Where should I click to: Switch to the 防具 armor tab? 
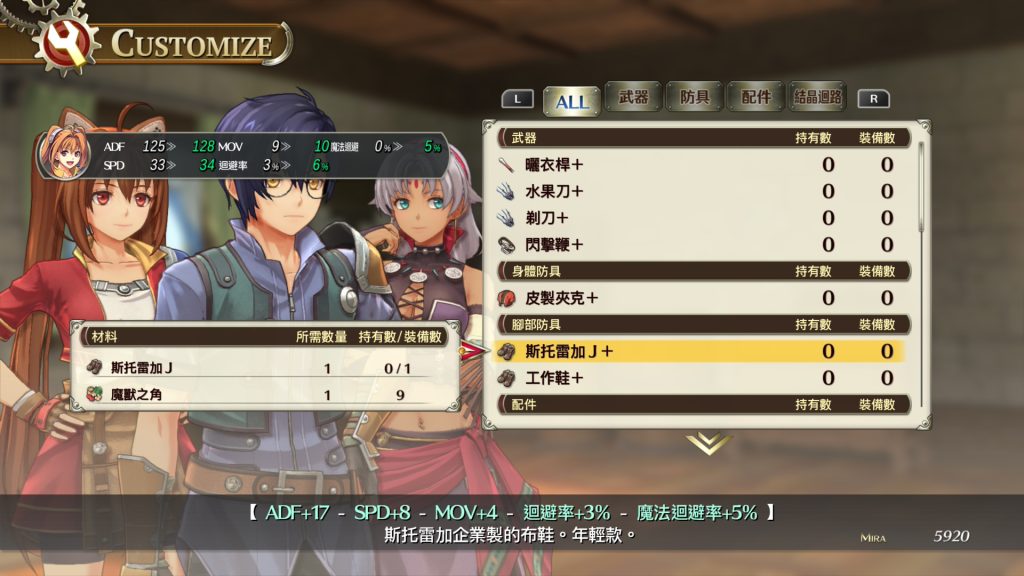[694, 97]
